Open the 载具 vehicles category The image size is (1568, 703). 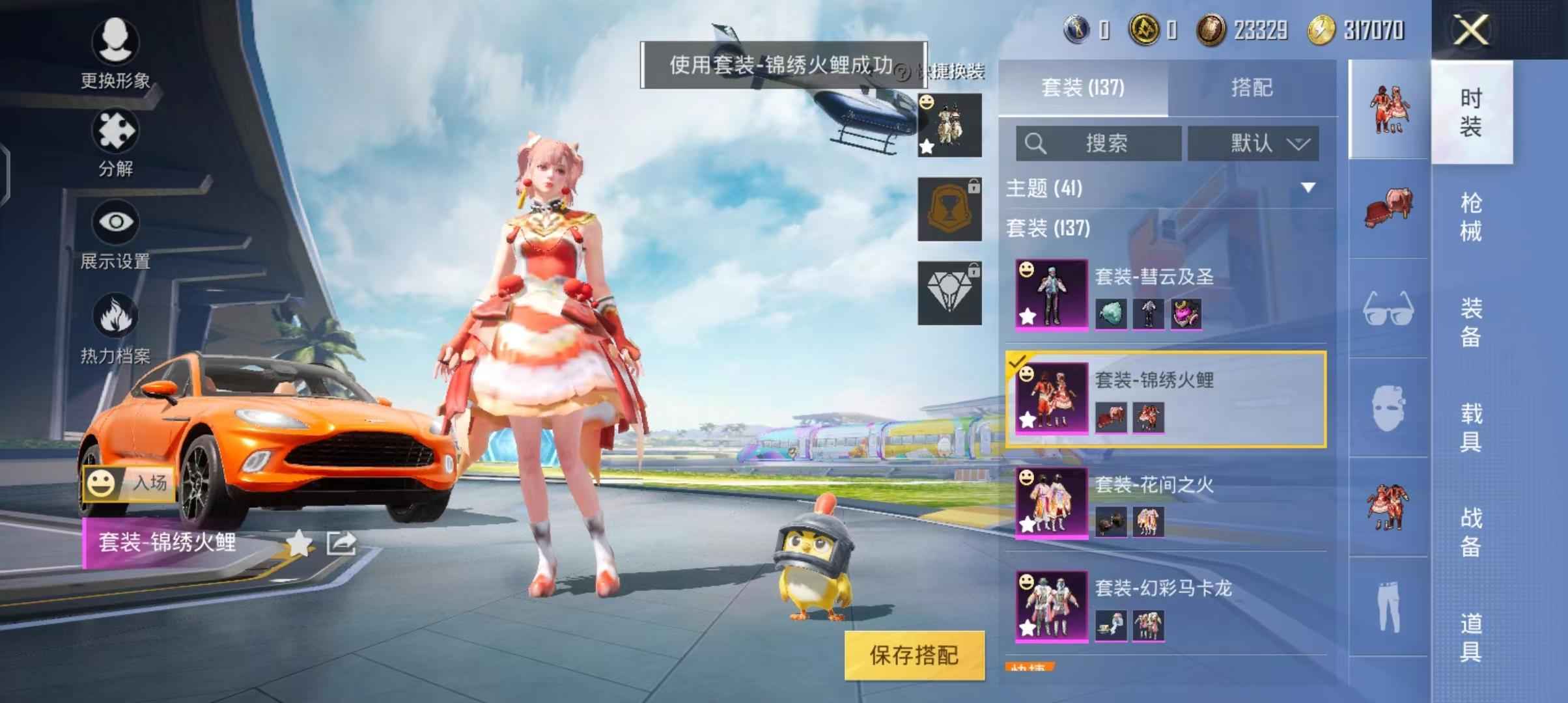click(1471, 427)
